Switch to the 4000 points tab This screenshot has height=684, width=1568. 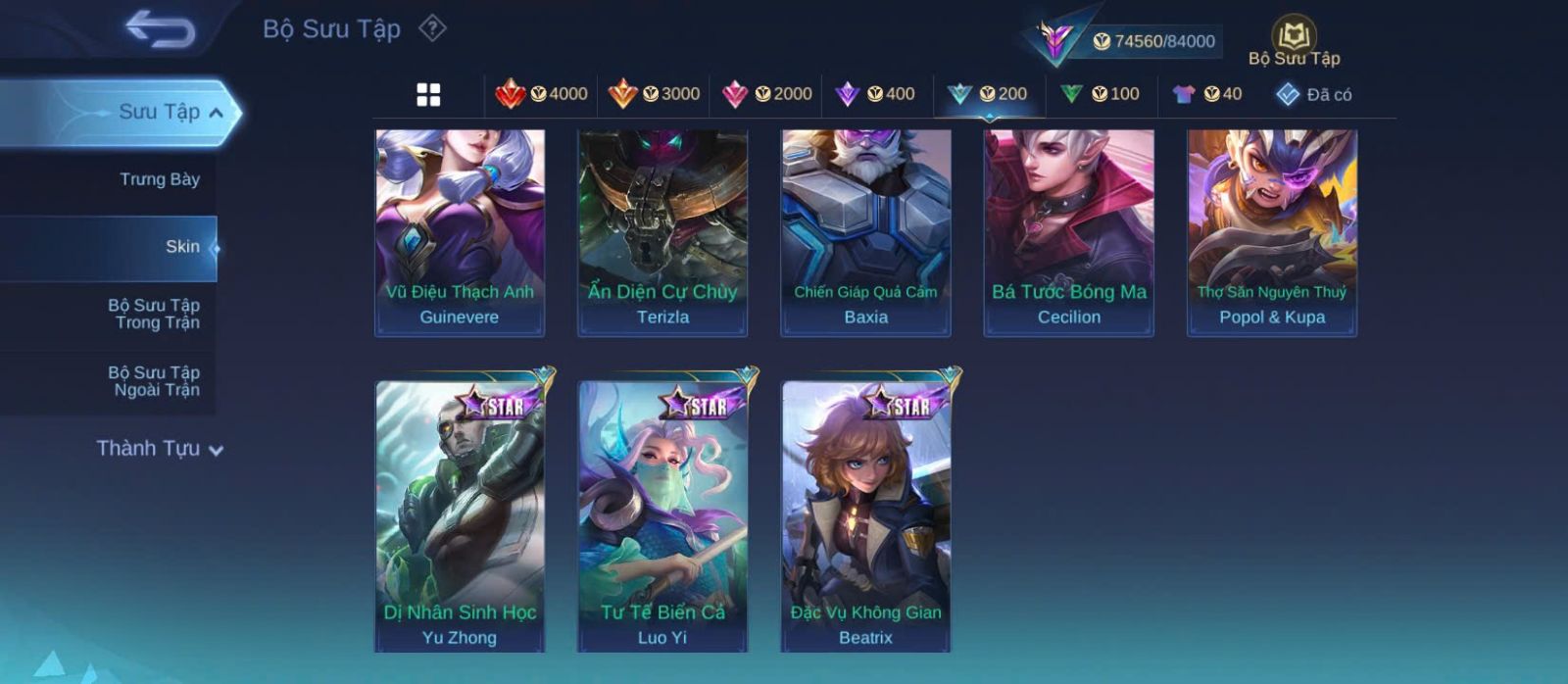pyautogui.click(x=542, y=94)
